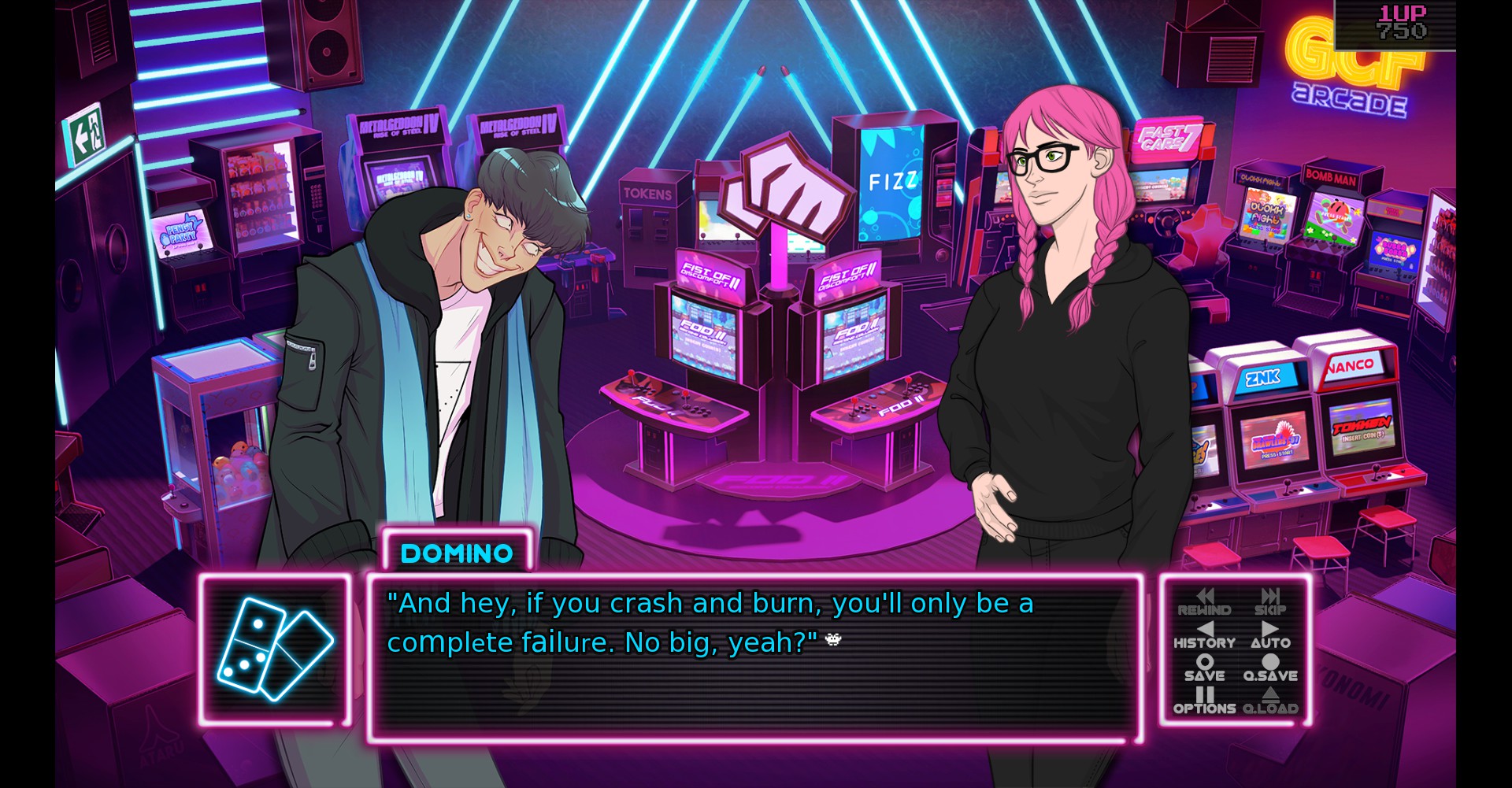The height and width of the screenshot is (788, 1512).
Task: Toggle Auto-advance mode
Action: pos(1270,635)
